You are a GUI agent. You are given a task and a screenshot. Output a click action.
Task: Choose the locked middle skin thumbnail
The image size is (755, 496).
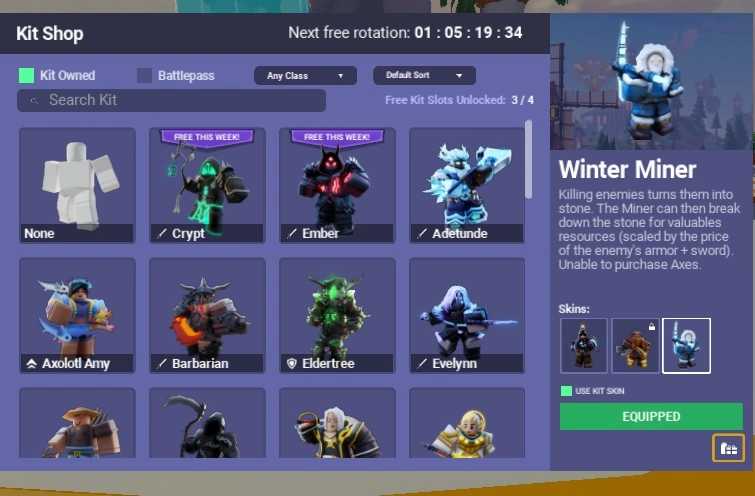coord(635,345)
